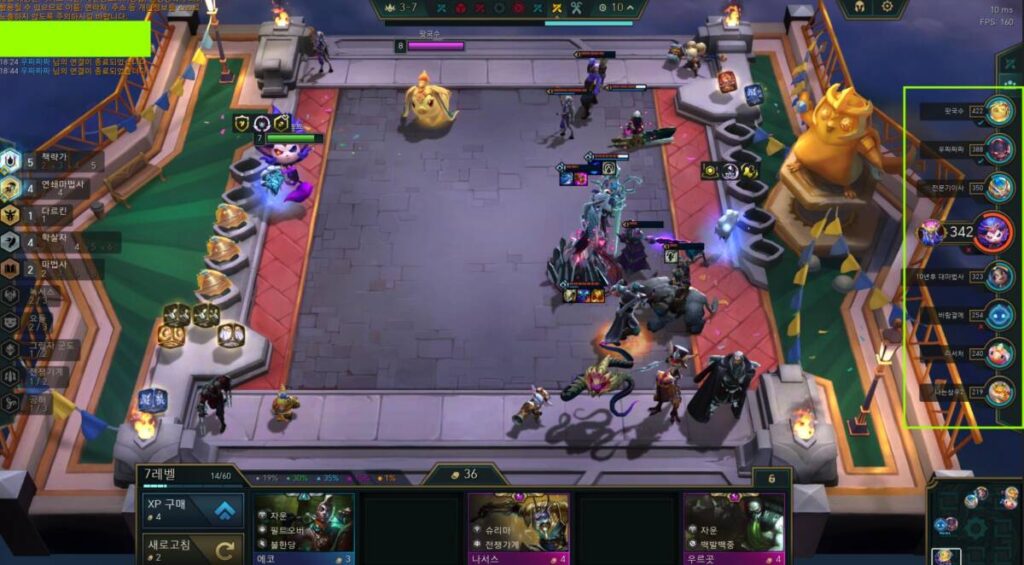Buy XP with the XP 구매 button
The height and width of the screenshot is (565, 1024).
[191, 511]
